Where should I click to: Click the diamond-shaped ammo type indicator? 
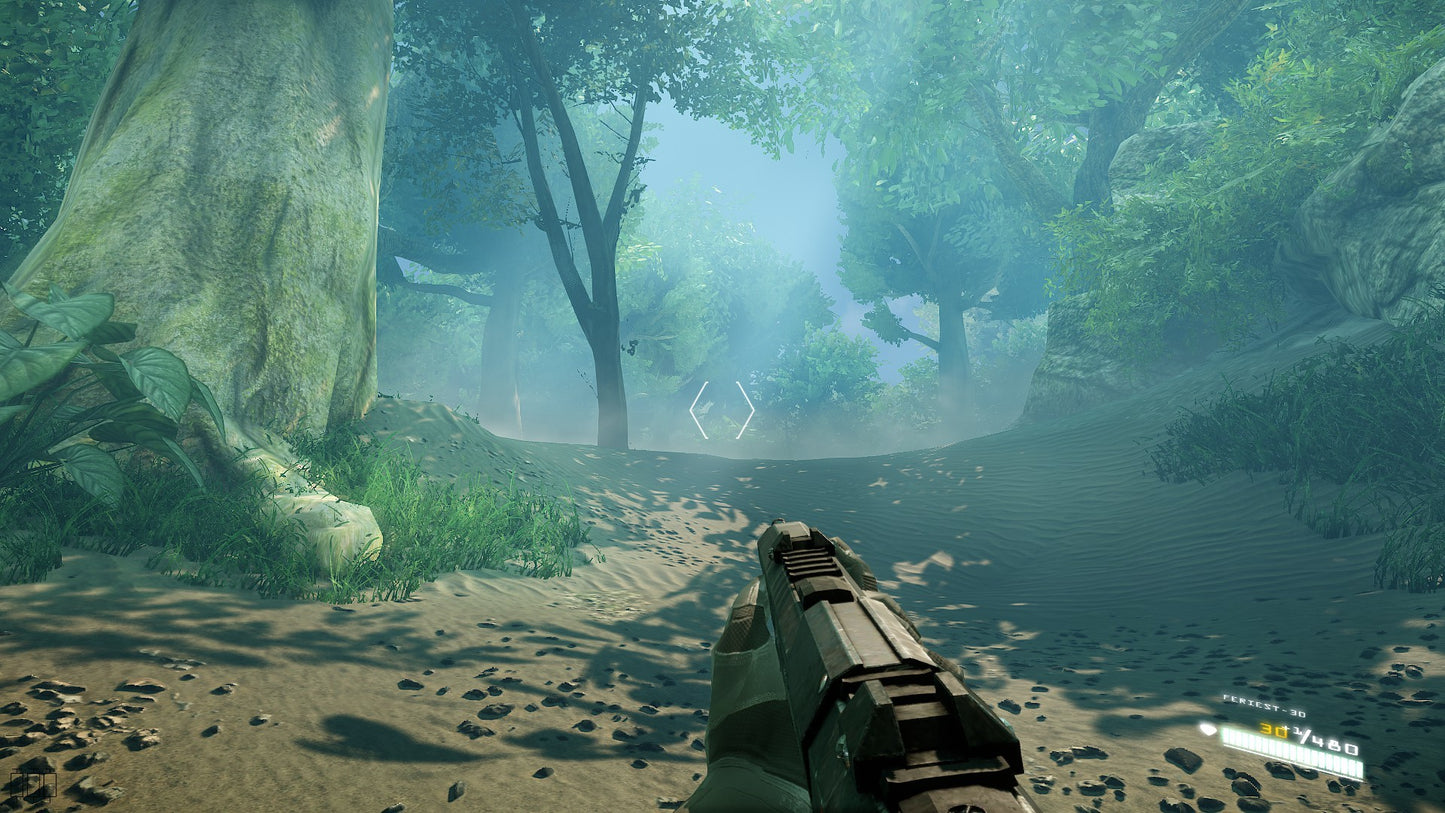tap(1209, 729)
